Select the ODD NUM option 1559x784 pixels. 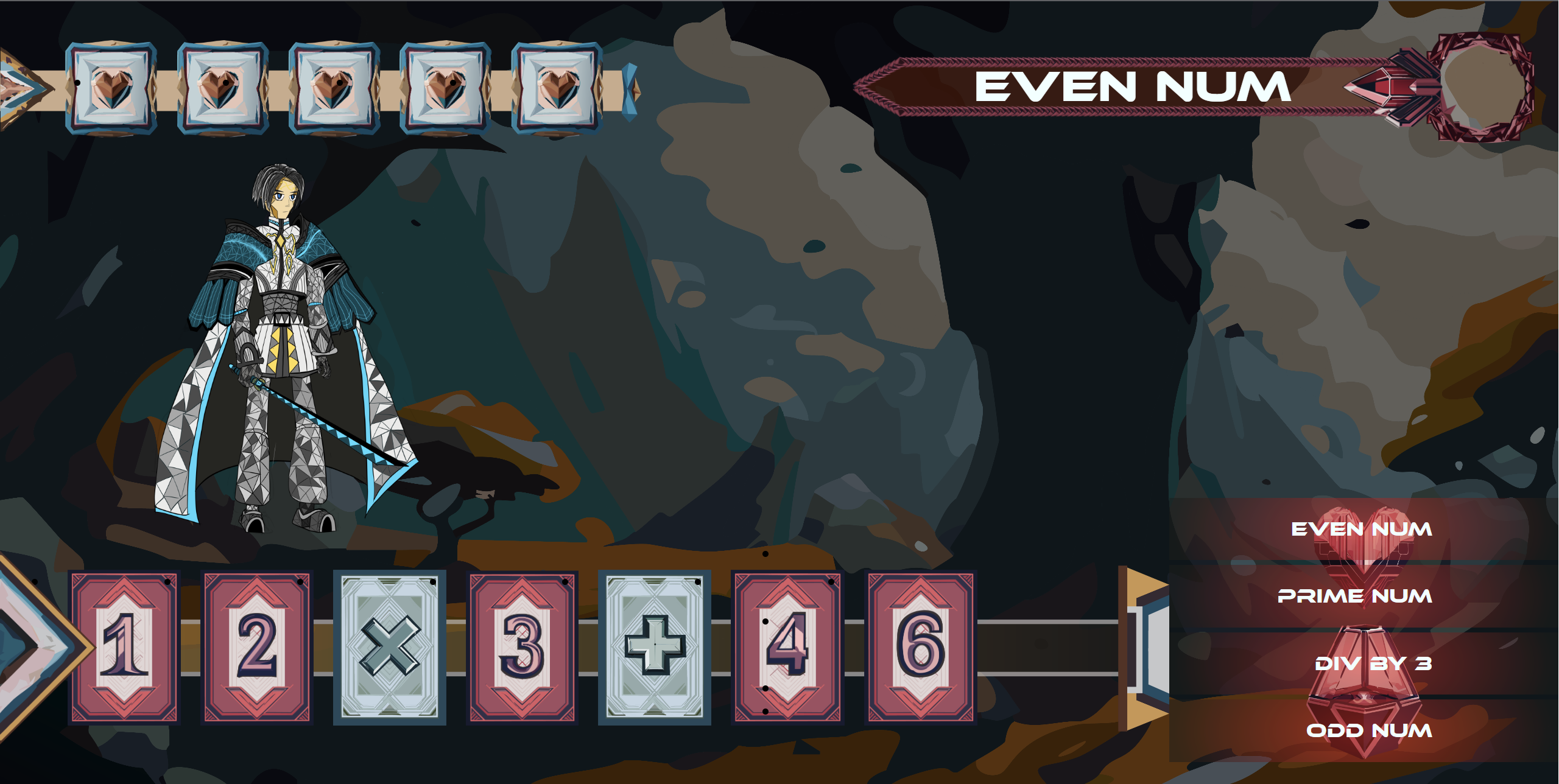coord(1369,730)
